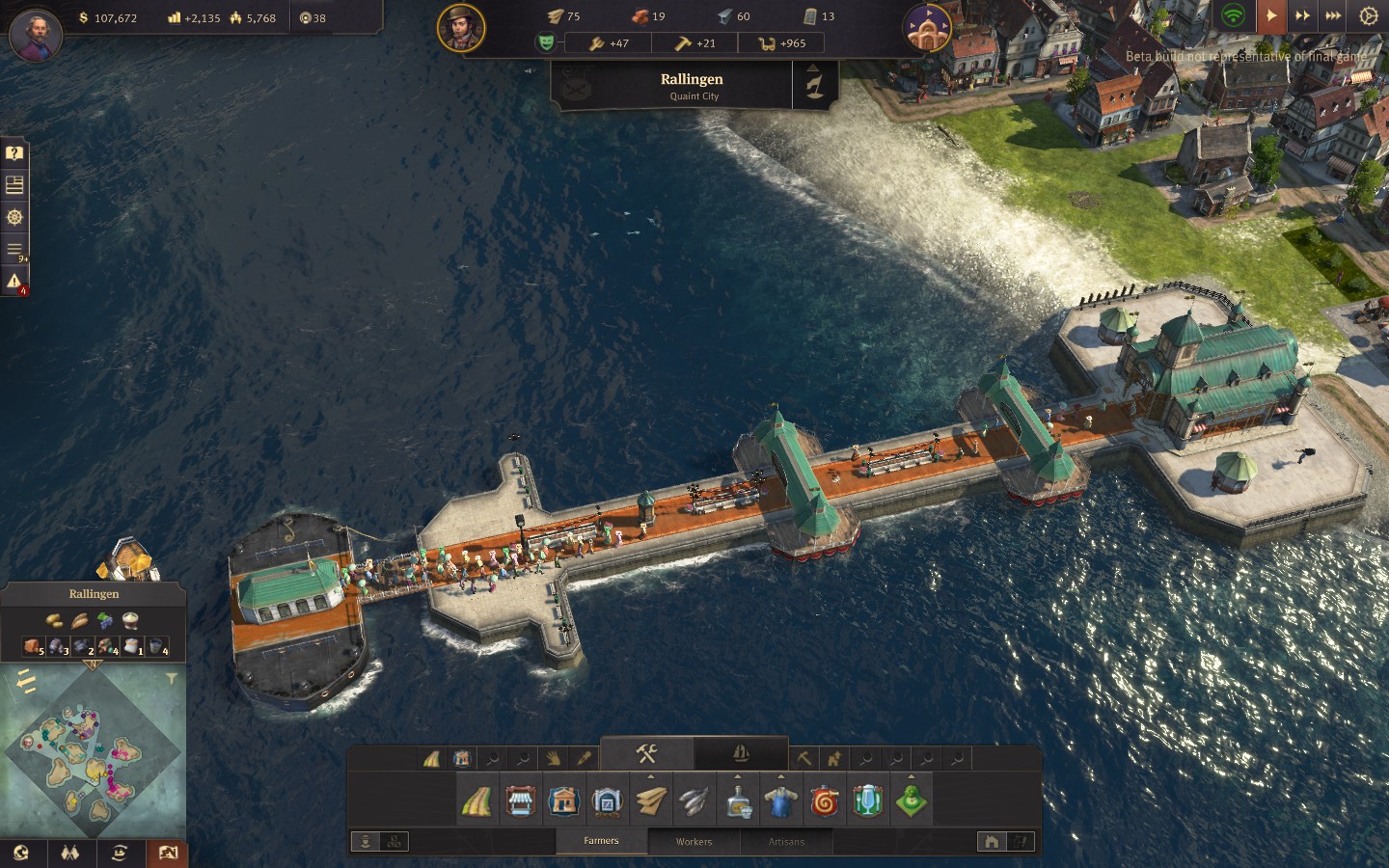Choose the work clothes production icon
1389x868 pixels.
(x=780, y=801)
